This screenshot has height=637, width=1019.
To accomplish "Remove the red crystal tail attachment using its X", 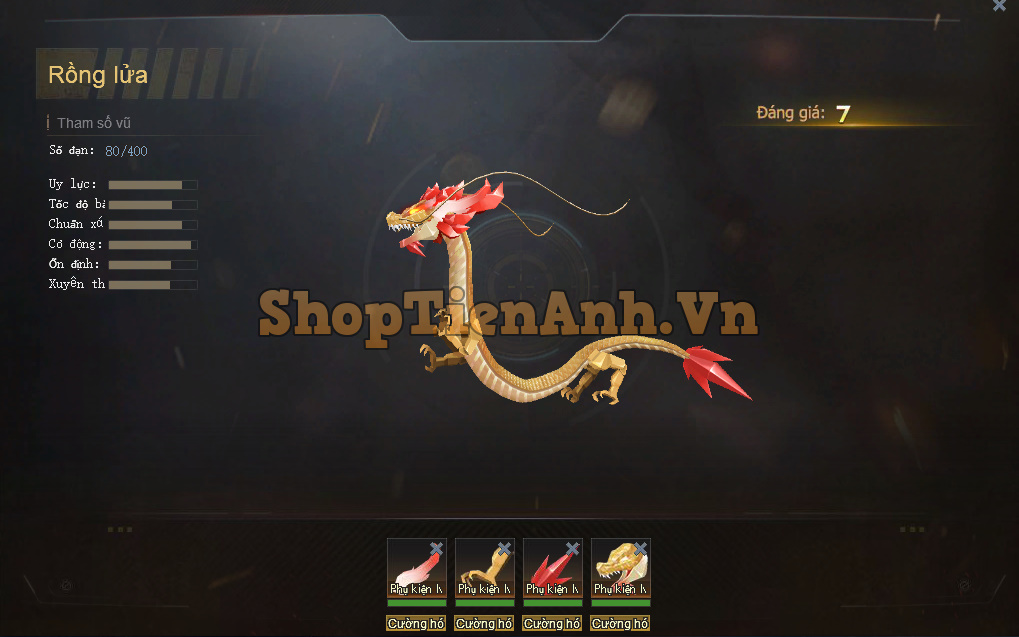I will pyautogui.click(x=572, y=548).
